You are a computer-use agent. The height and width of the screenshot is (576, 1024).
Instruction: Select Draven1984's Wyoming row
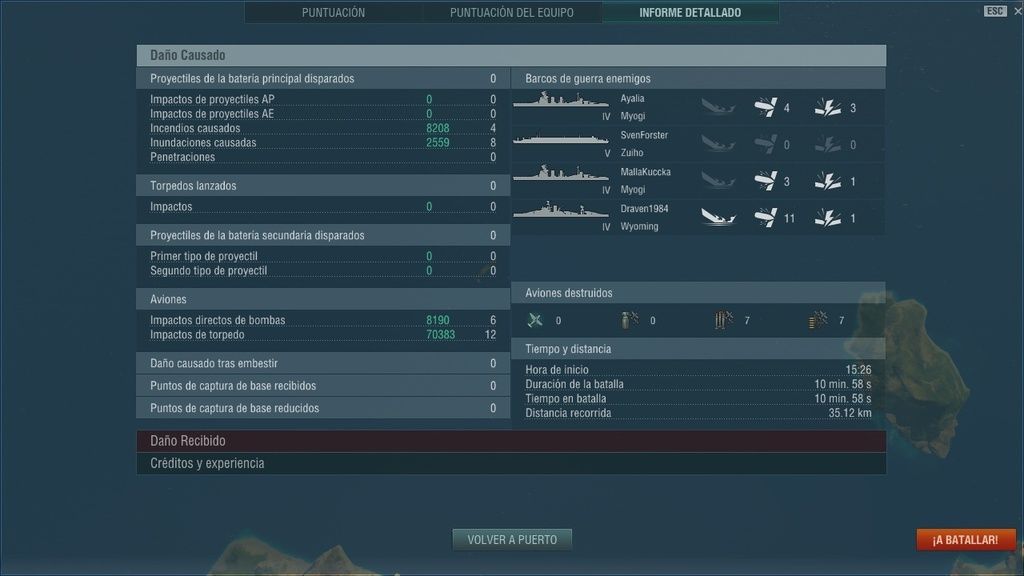(x=698, y=218)
